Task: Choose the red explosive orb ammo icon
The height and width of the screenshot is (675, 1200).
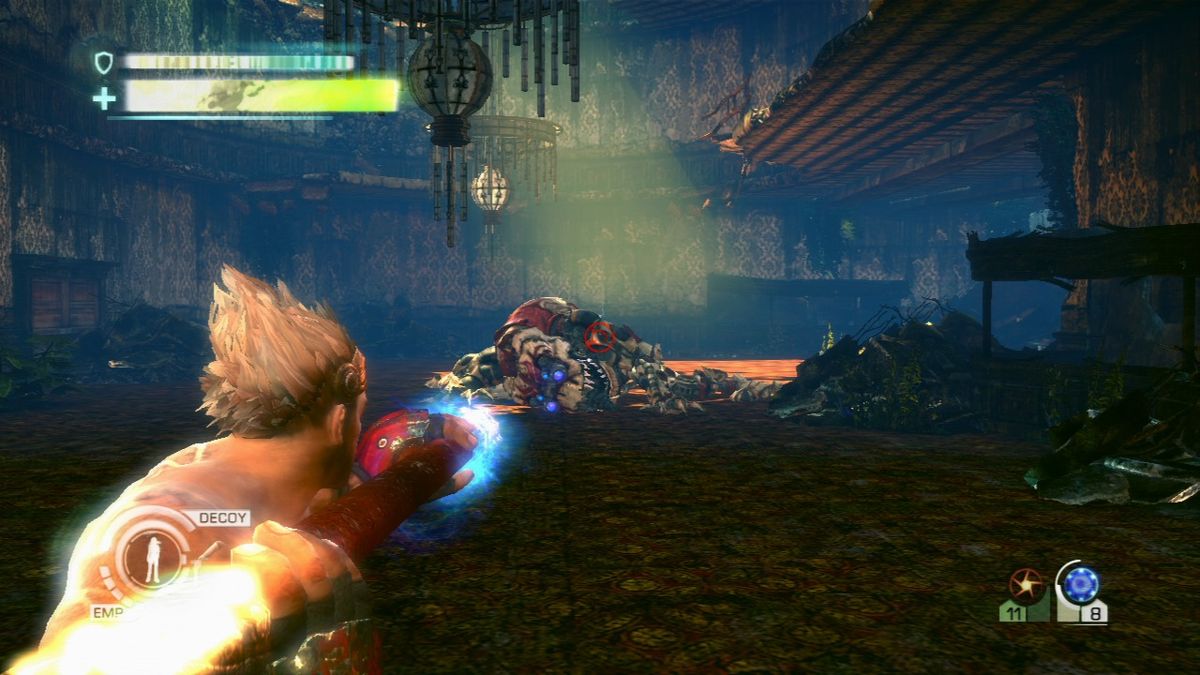Action: click(1025, 583)
